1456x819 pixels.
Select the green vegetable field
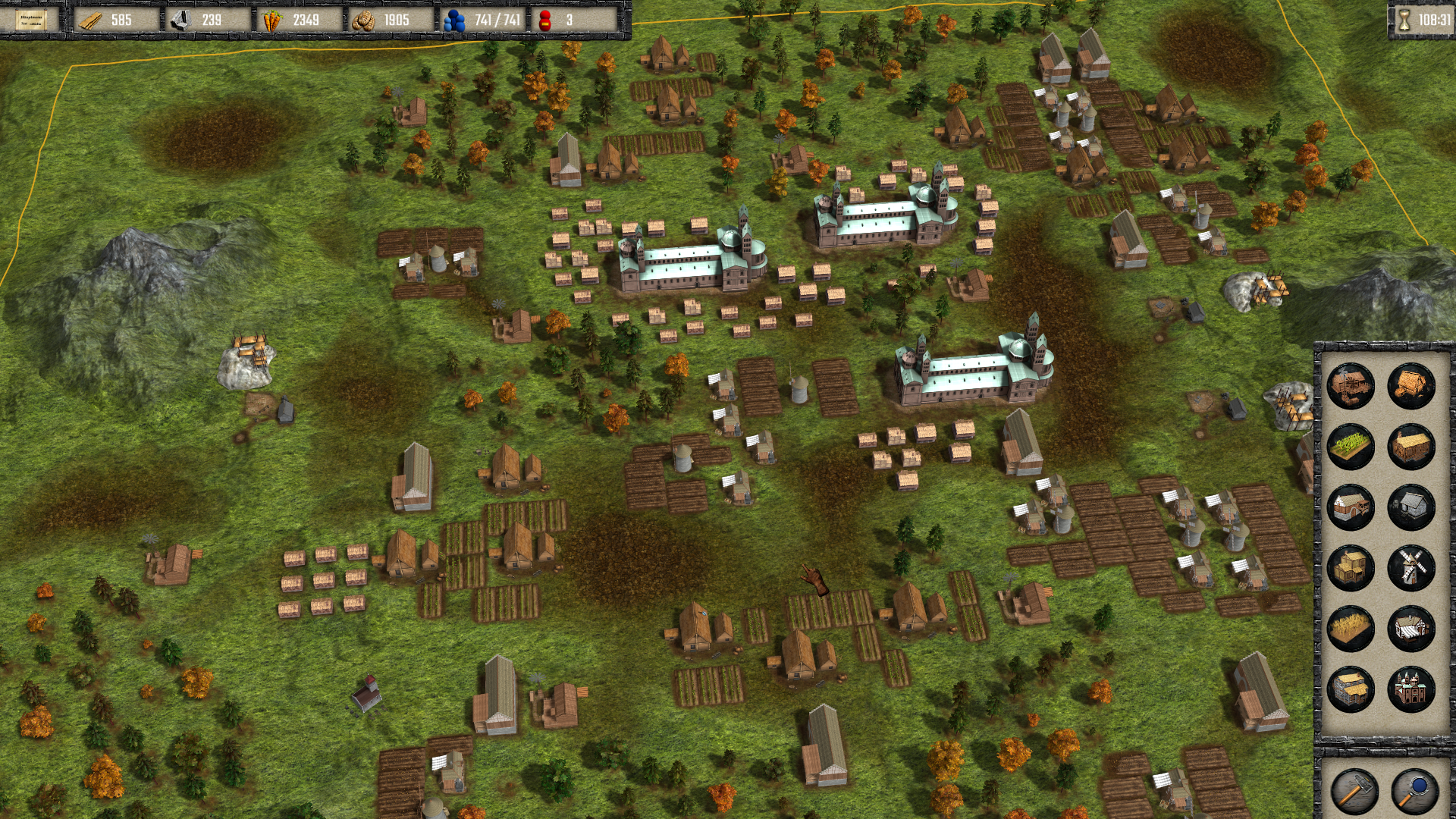tap(1351, 447)
